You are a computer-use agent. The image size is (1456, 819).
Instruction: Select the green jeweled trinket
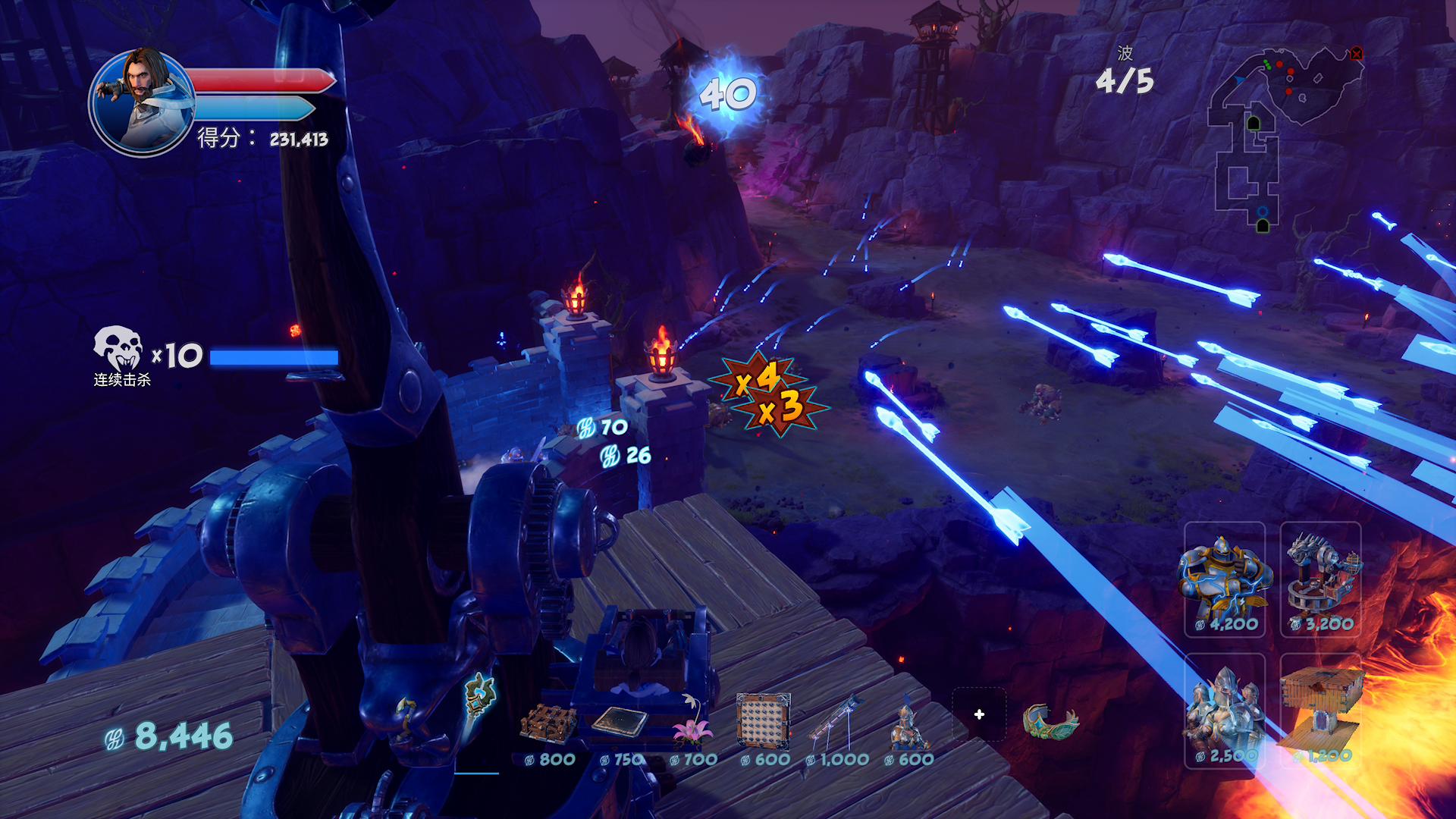[1050, 720]
